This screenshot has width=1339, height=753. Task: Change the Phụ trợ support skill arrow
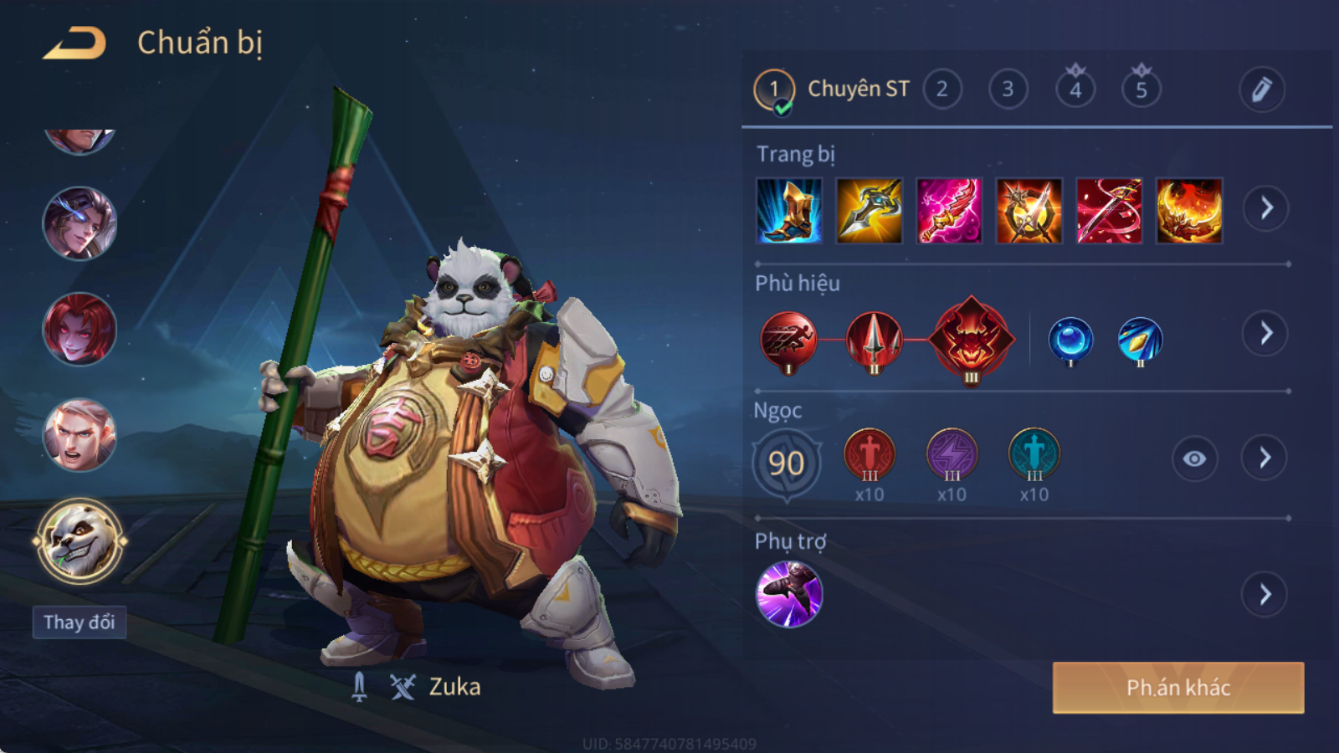(1265, 594)
